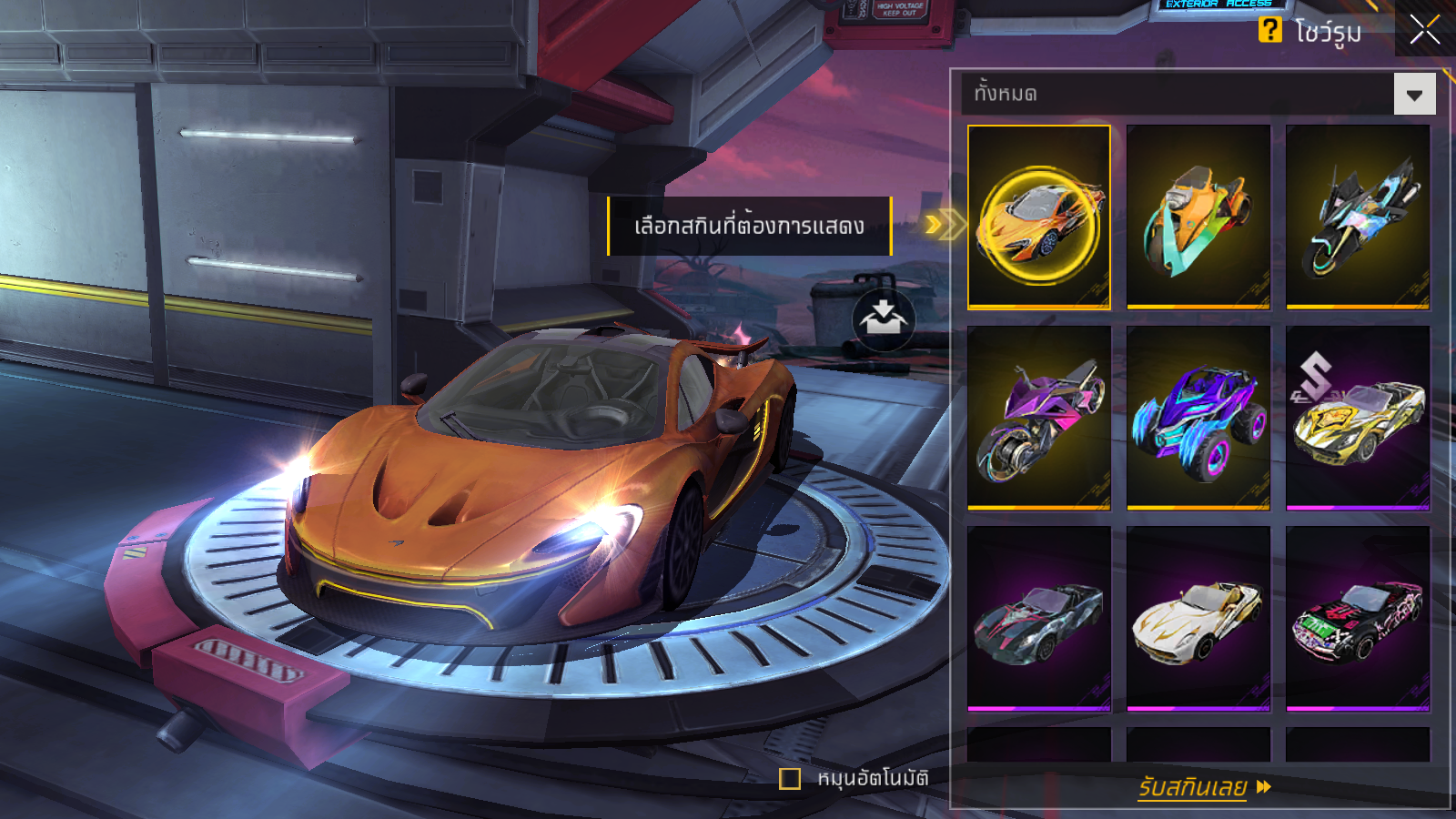Toggle the หมุนอัตโนมัติ auto-rotate checkbox

(790, 779)
